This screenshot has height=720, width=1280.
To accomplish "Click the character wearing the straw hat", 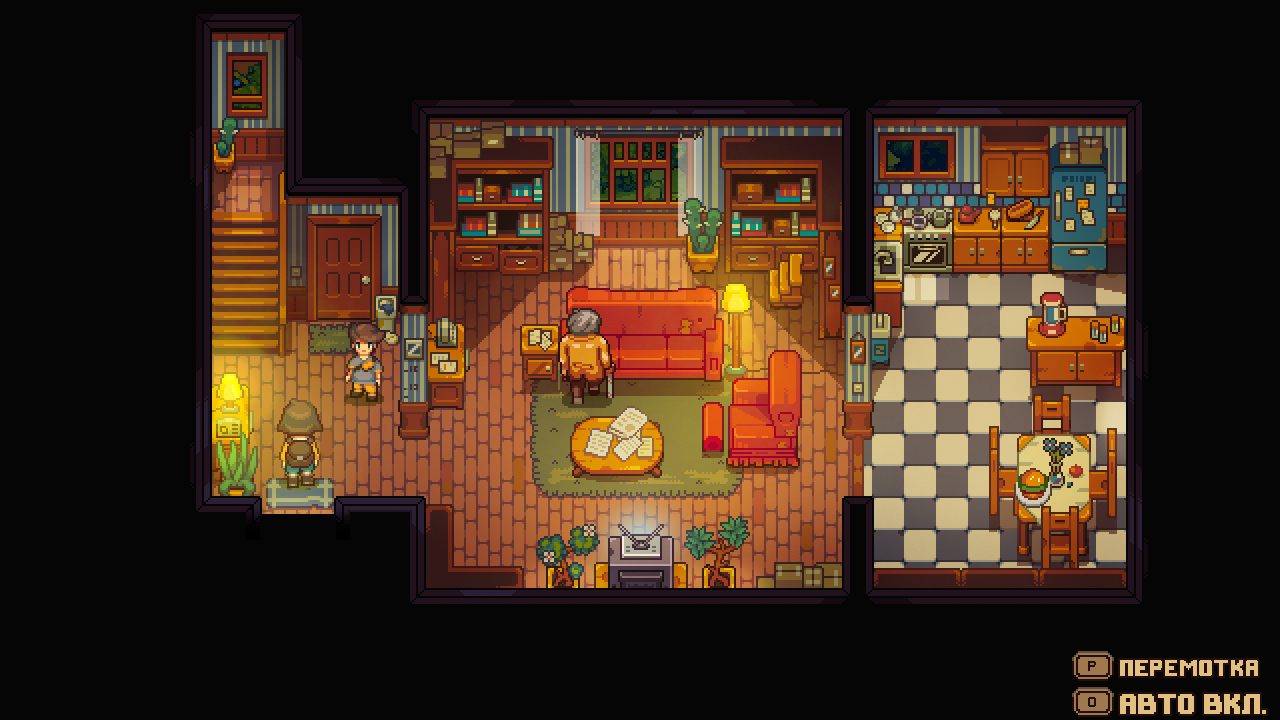I will [x=299, y=440].
